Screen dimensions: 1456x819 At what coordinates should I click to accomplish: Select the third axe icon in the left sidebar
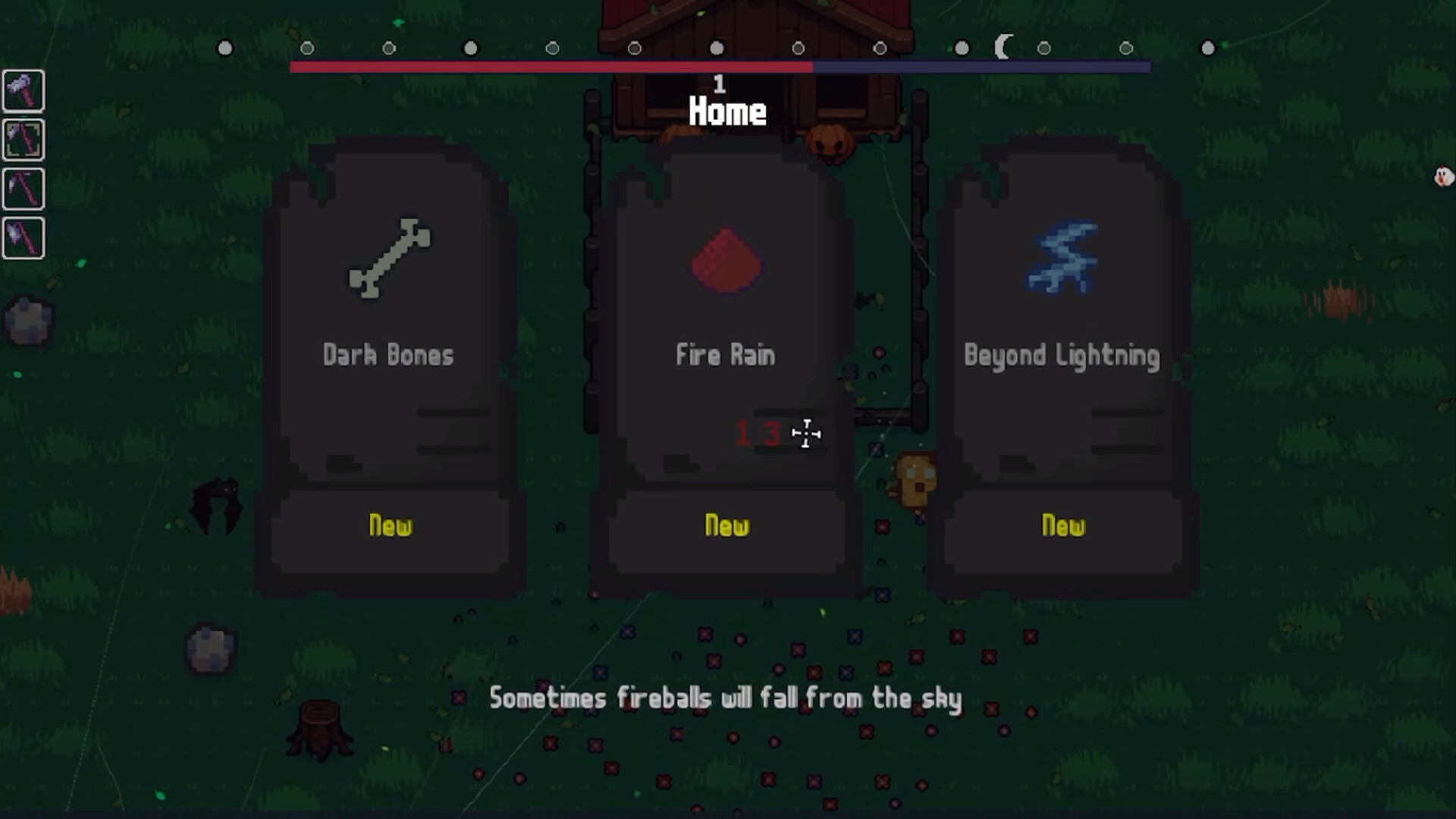23,189
